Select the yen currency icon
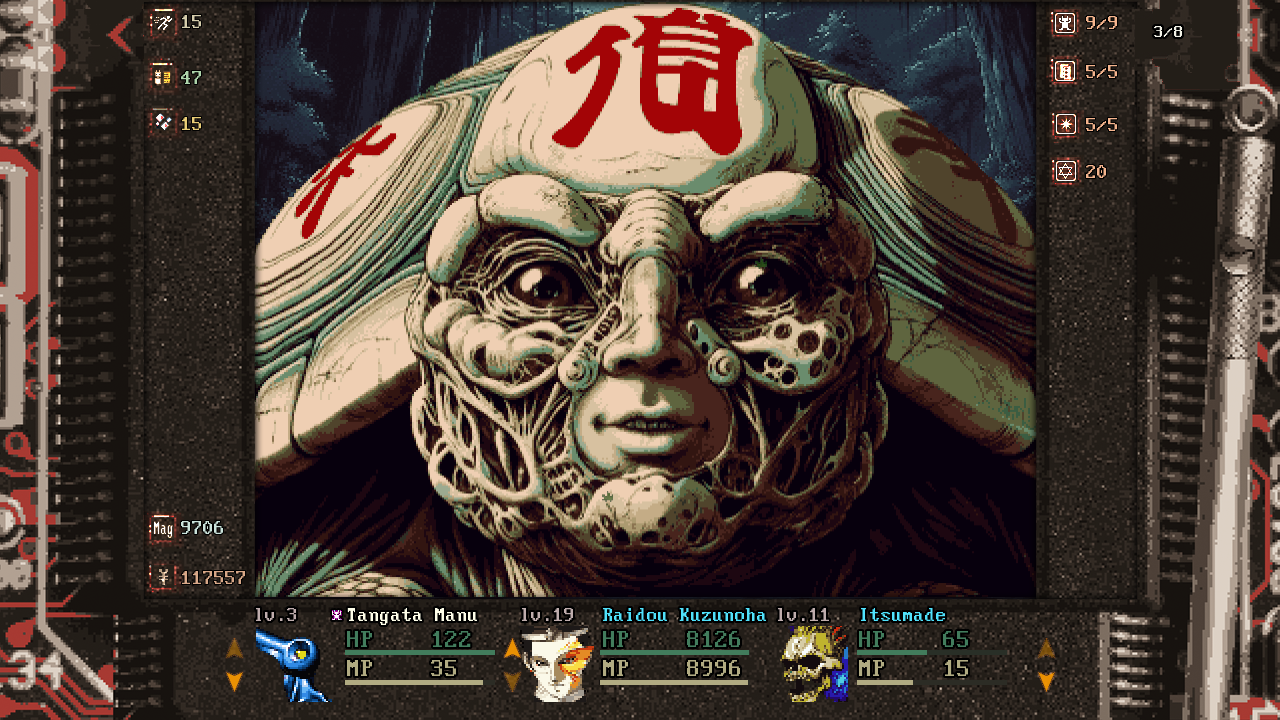This screenshot has height=720, width=1280. pyautogui.click(x=161, y=577)
